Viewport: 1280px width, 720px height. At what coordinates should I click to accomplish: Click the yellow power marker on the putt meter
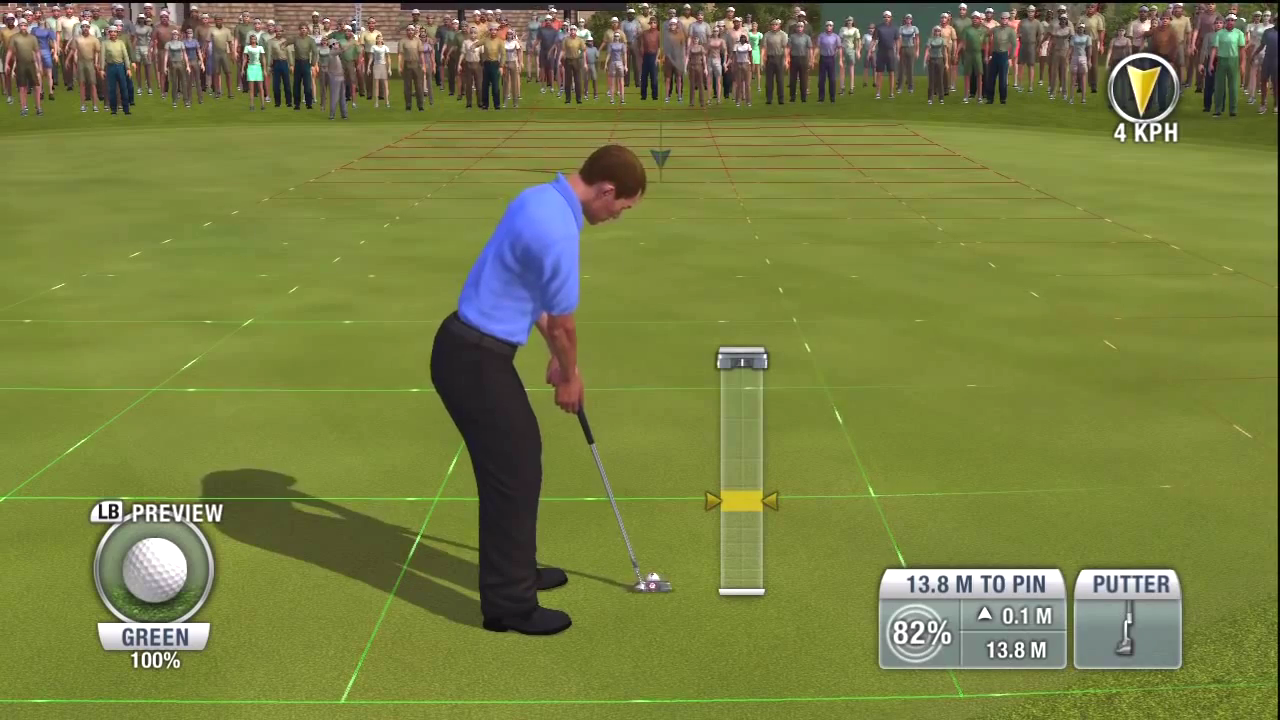[x=741, y=501]
